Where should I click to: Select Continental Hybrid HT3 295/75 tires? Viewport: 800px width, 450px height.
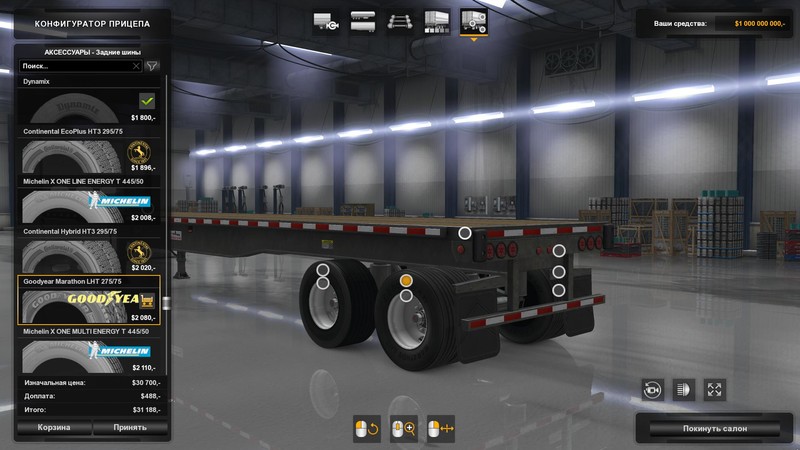(x=88, y=254)
